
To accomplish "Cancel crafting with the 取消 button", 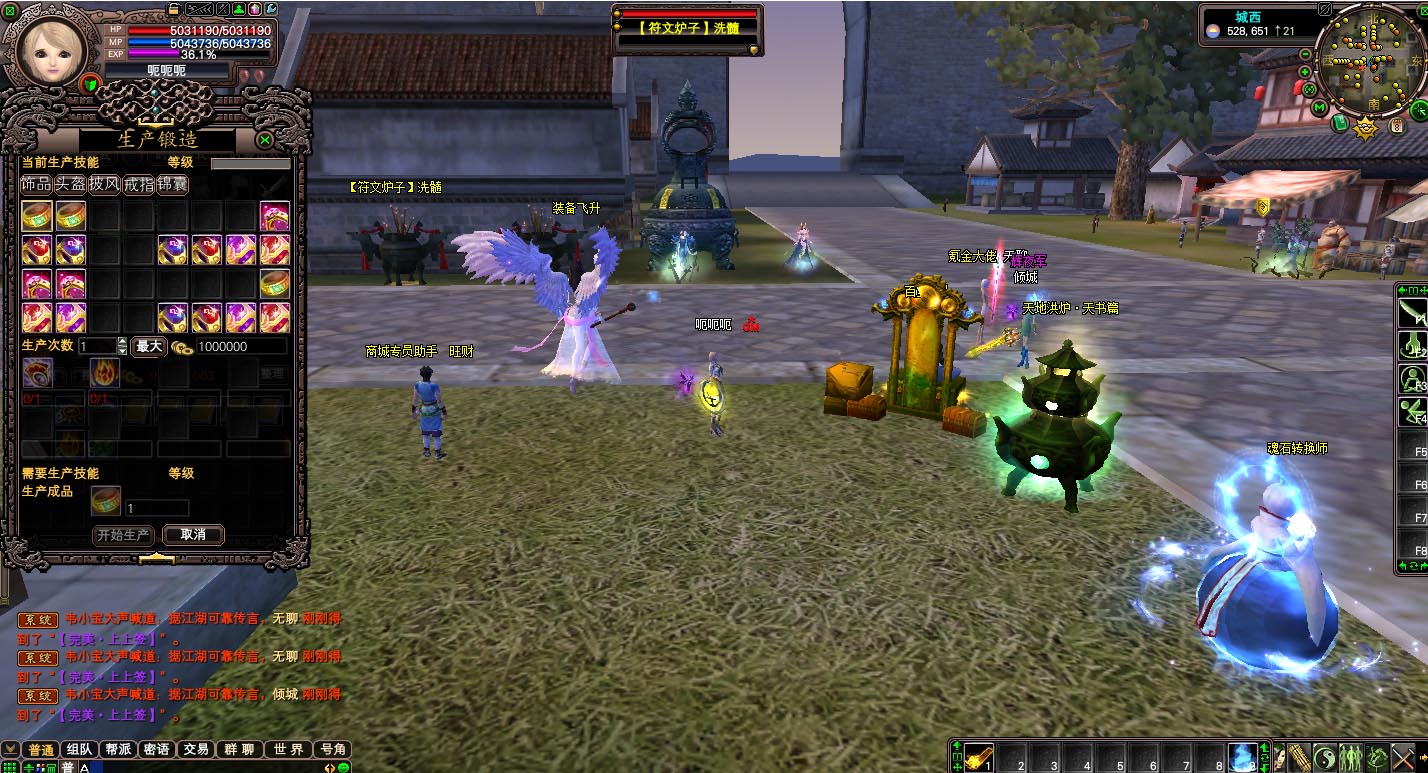I will pyautogui.click(x=193, y=535).
